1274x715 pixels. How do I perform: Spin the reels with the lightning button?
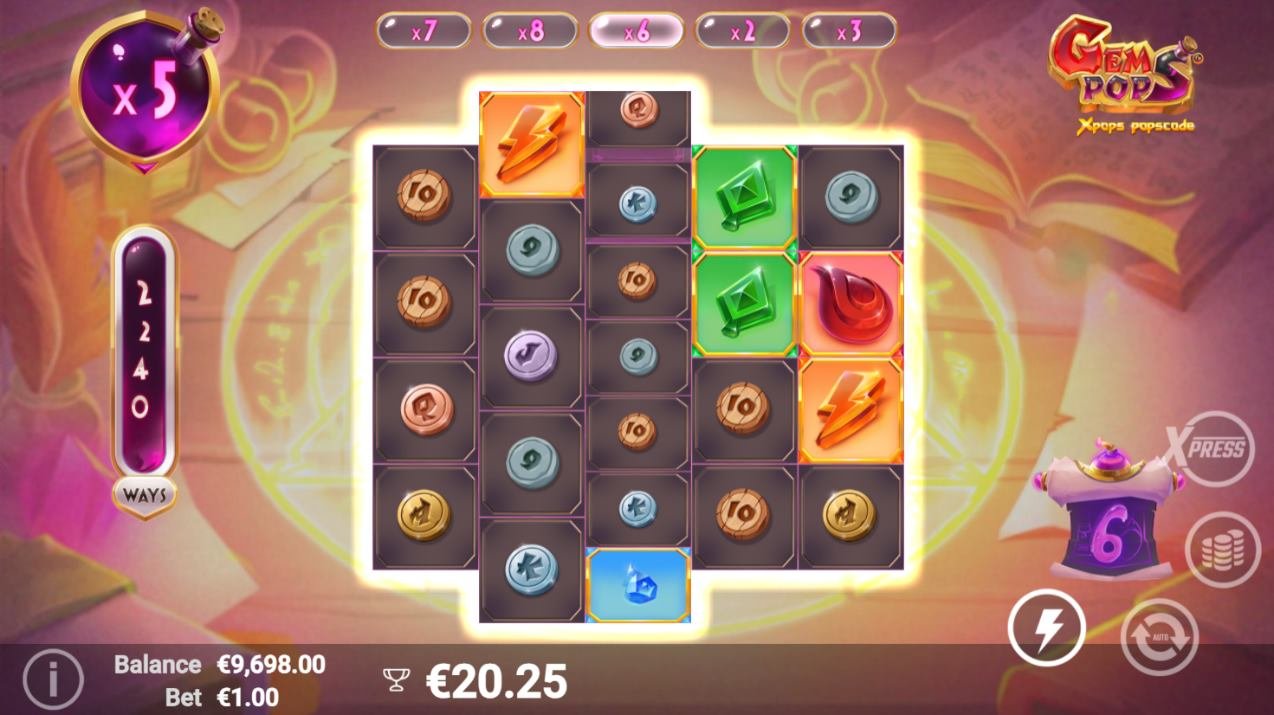[1046, 628]
